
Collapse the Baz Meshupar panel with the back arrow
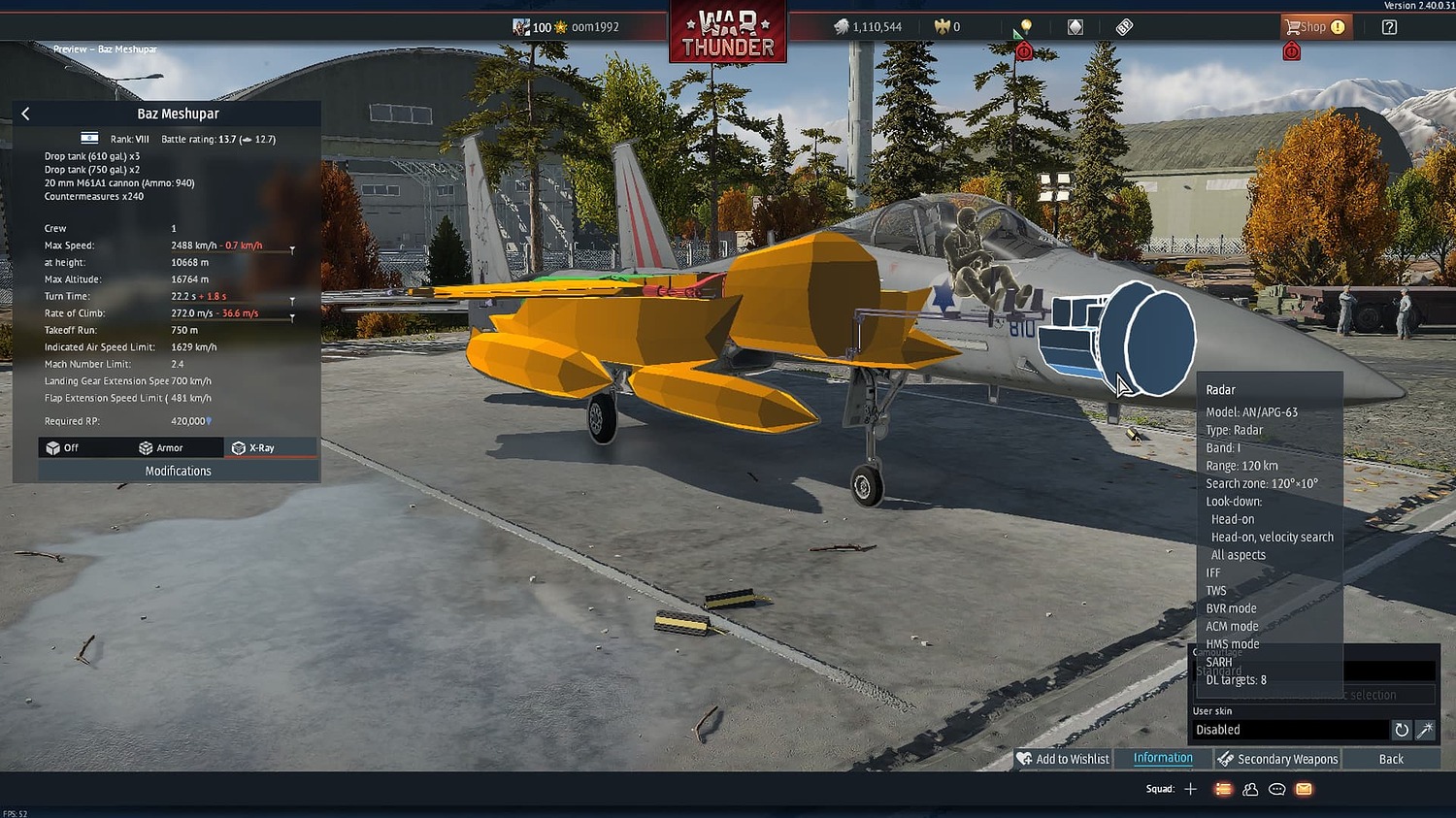coord(25,114)
